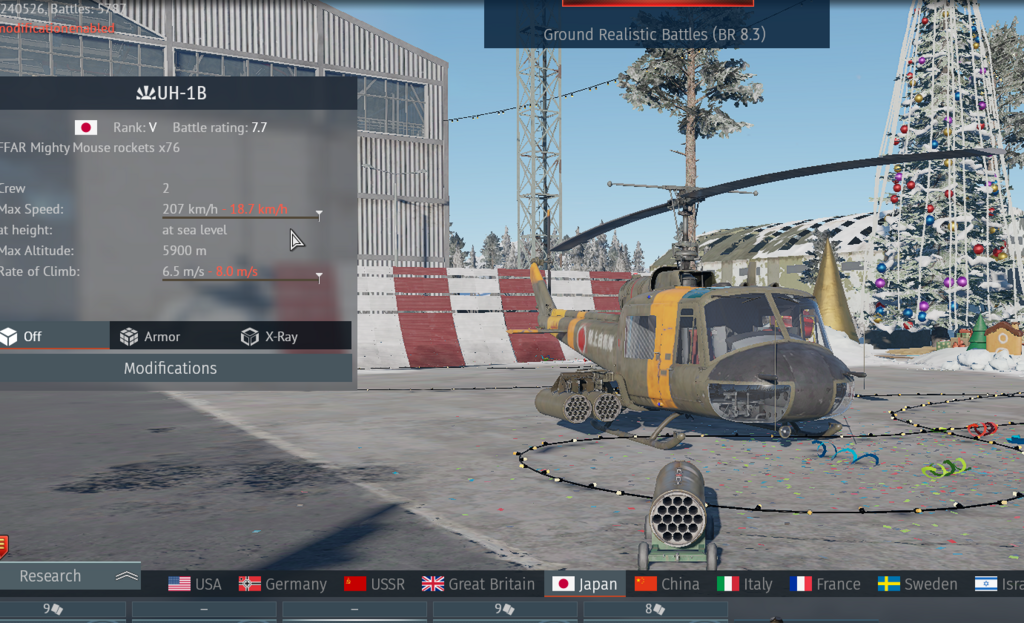
Task: Change the Ground Realistic Battles game mode
Action: (x=656, y=35)
